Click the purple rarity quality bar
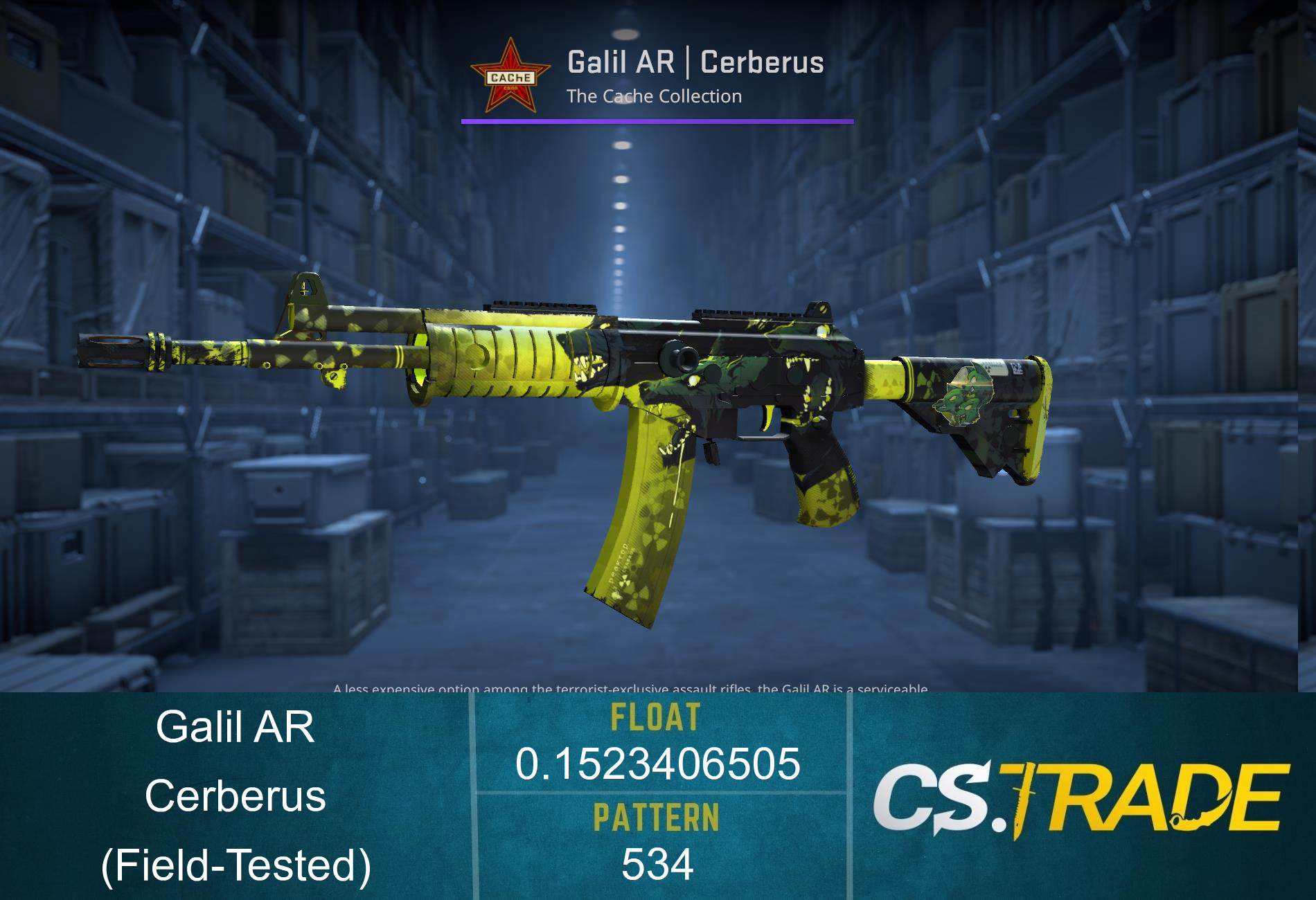Image resolution: width=1316 pixels, height=900 pixels. (x=657, y=123)
